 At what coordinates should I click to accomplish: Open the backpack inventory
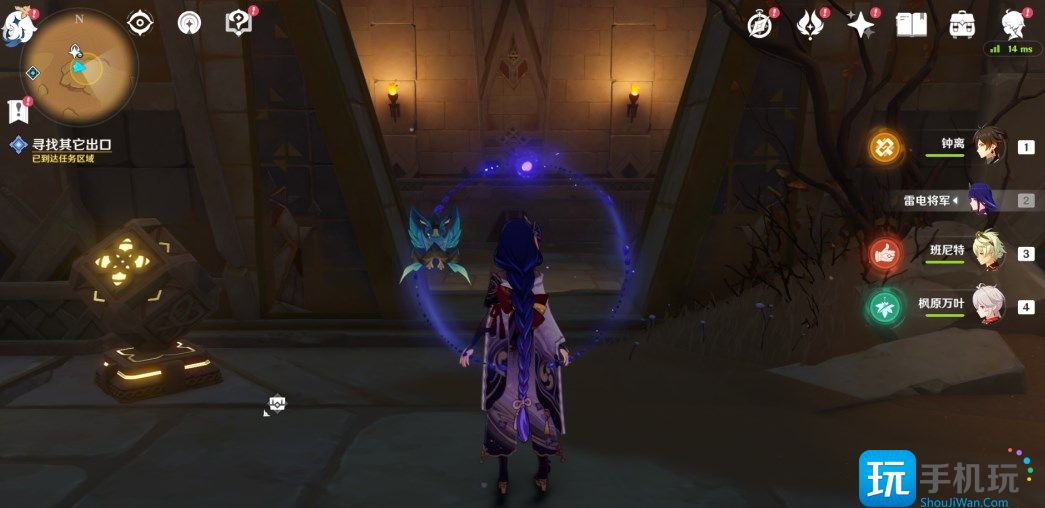point(962,24)
